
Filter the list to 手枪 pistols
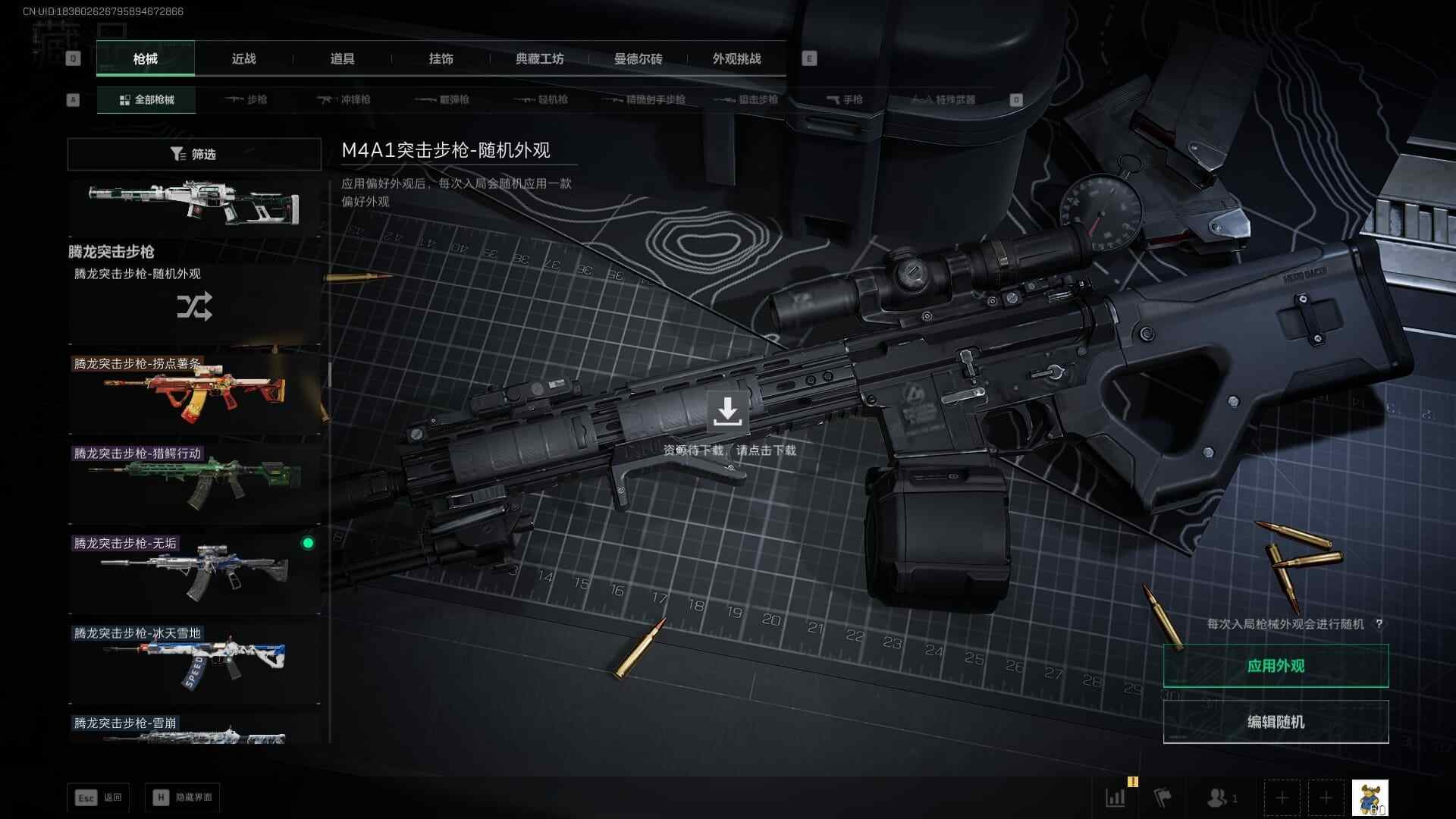pyautogui.click(x=844, y=99)
